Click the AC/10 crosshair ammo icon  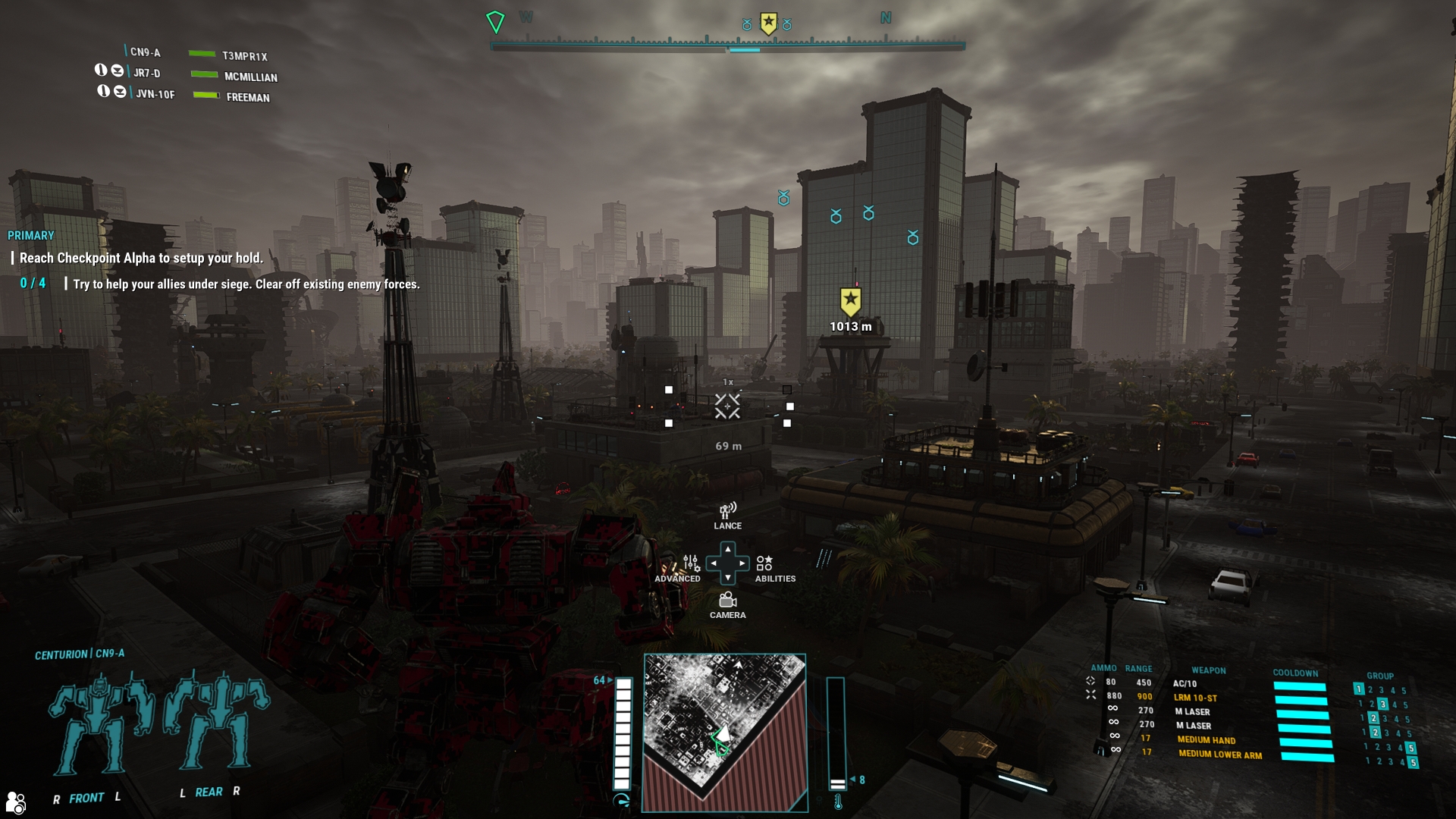tap(1090, 681)
